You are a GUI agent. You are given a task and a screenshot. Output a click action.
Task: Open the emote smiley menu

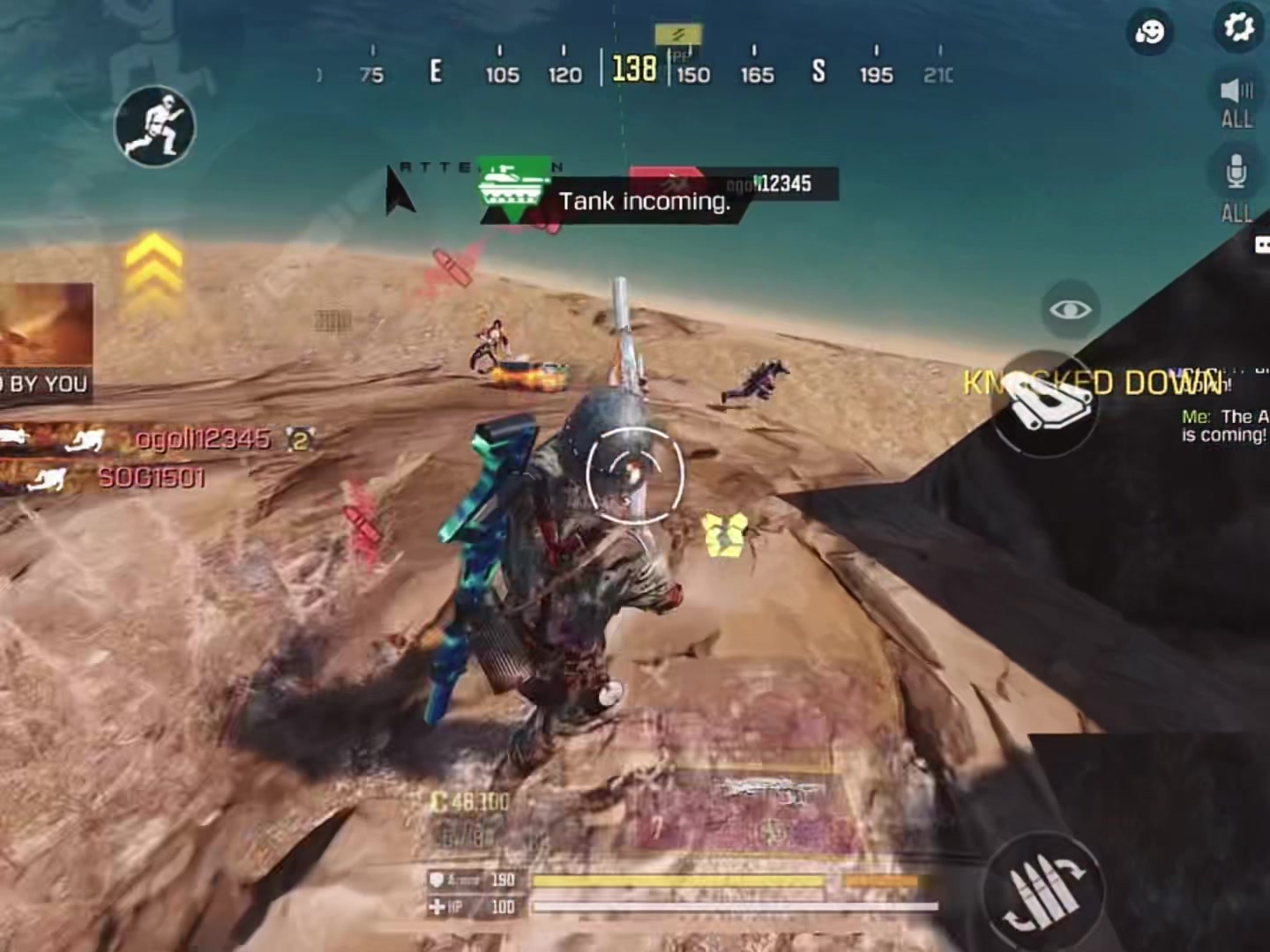1150,33
